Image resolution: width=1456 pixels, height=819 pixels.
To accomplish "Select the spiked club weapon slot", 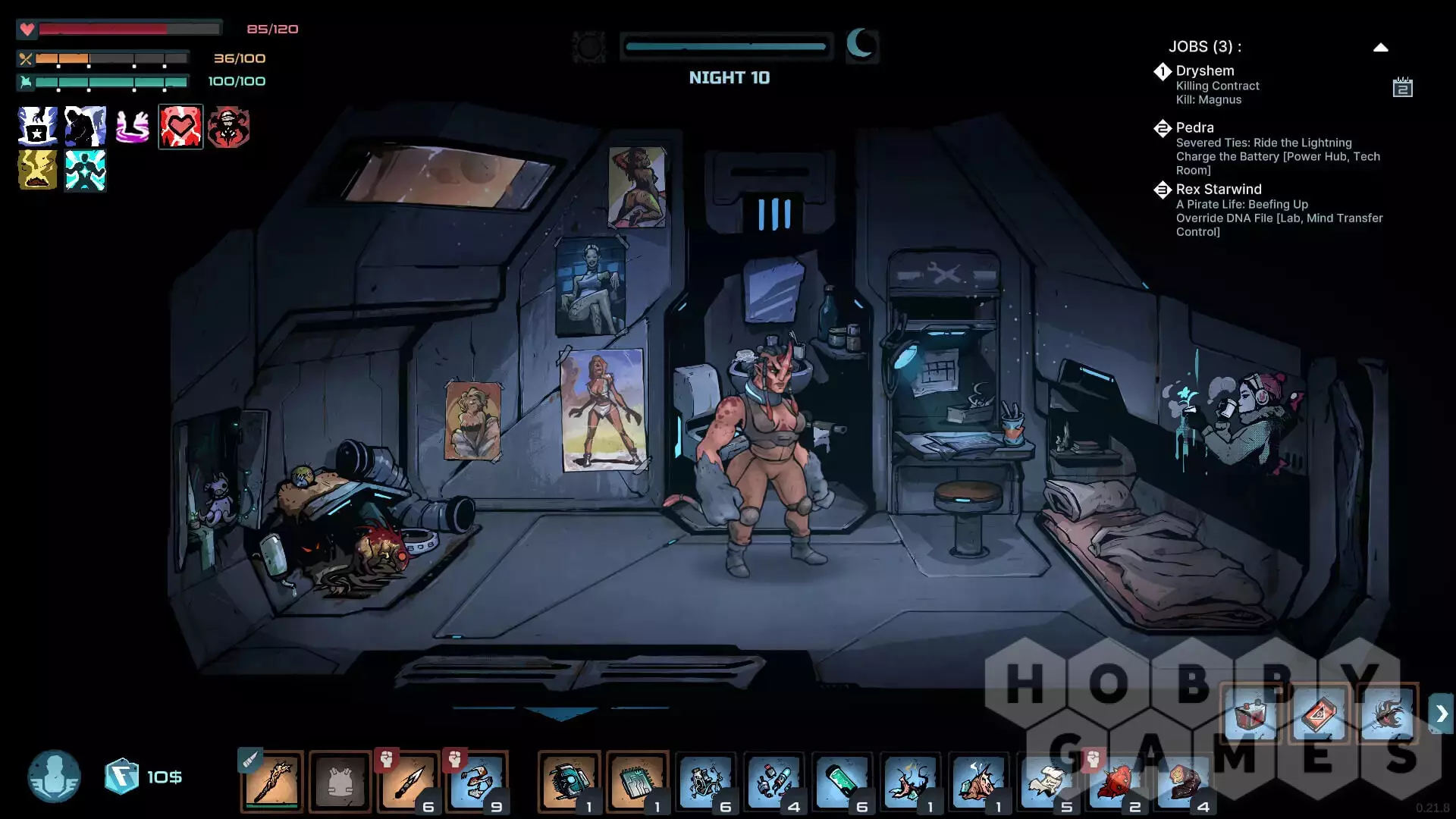I will tap(272, 781).
